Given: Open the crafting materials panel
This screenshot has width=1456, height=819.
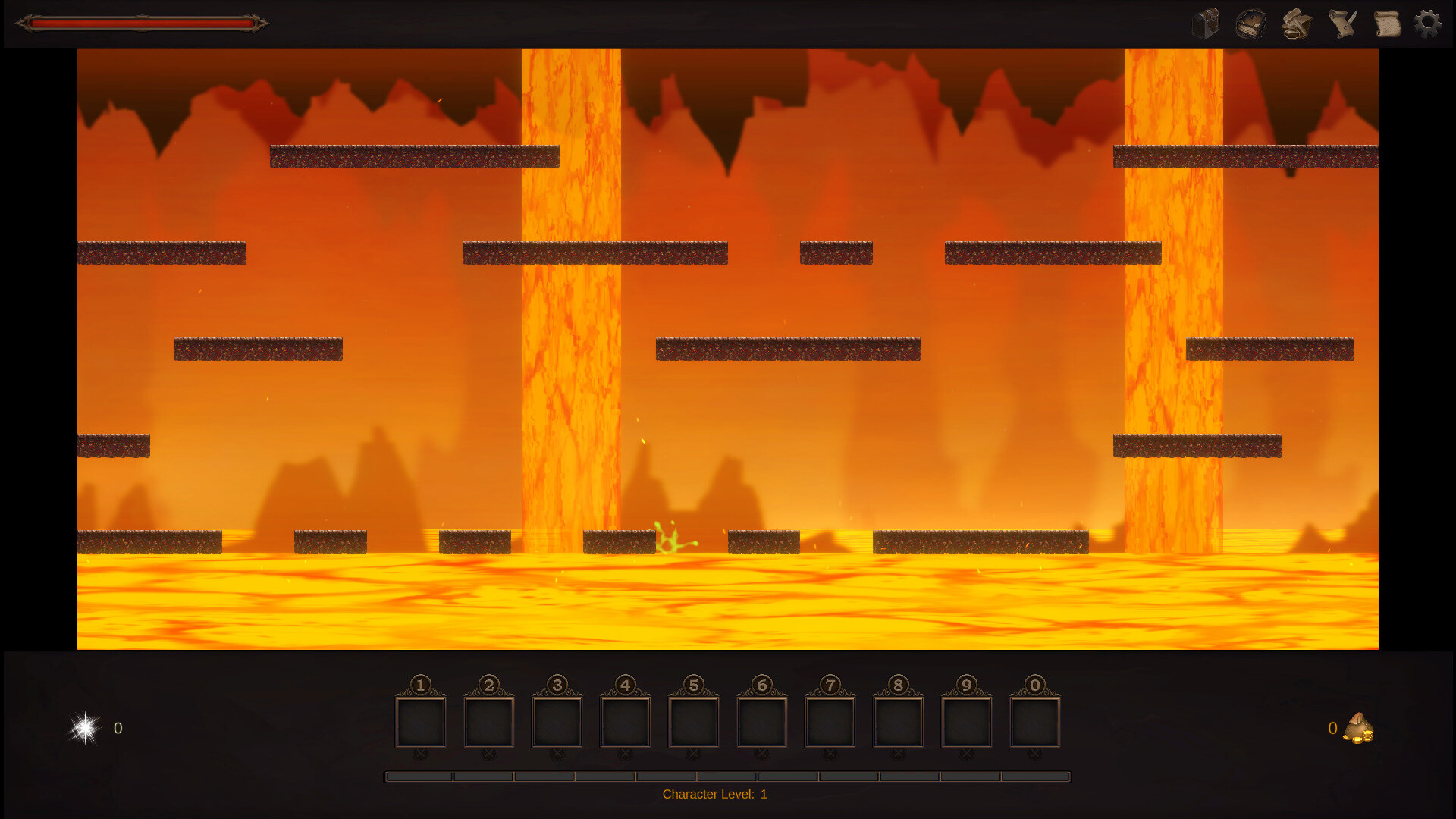Looking at the screenshot, I should (1296, 24).
